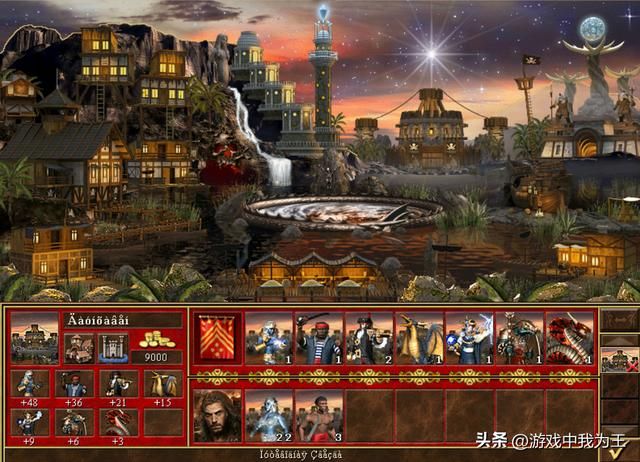
Task: Select the garrison Pirate stack of two
Action: coord(368,340)
